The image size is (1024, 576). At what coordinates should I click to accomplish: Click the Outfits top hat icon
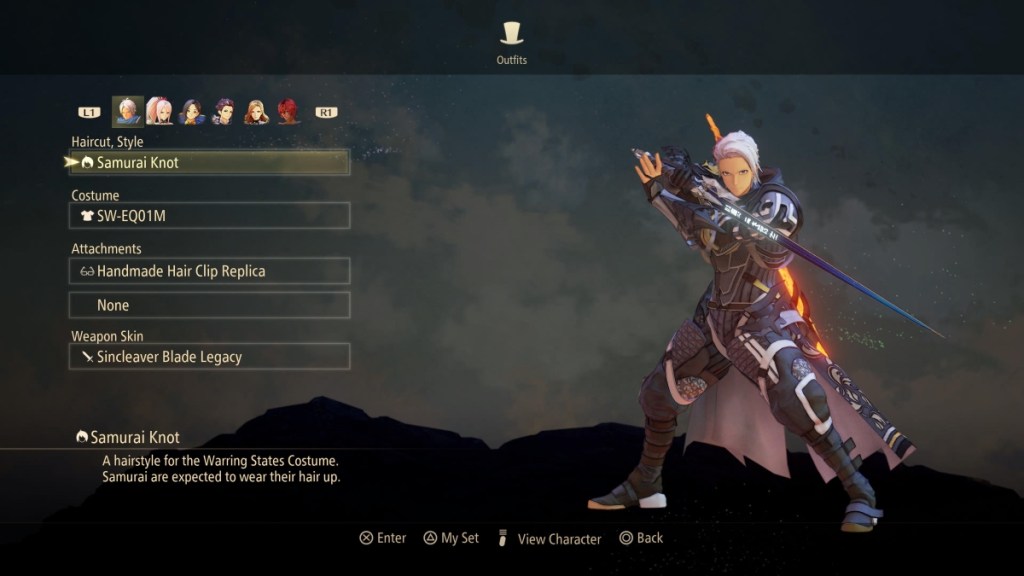coord(512,33)
